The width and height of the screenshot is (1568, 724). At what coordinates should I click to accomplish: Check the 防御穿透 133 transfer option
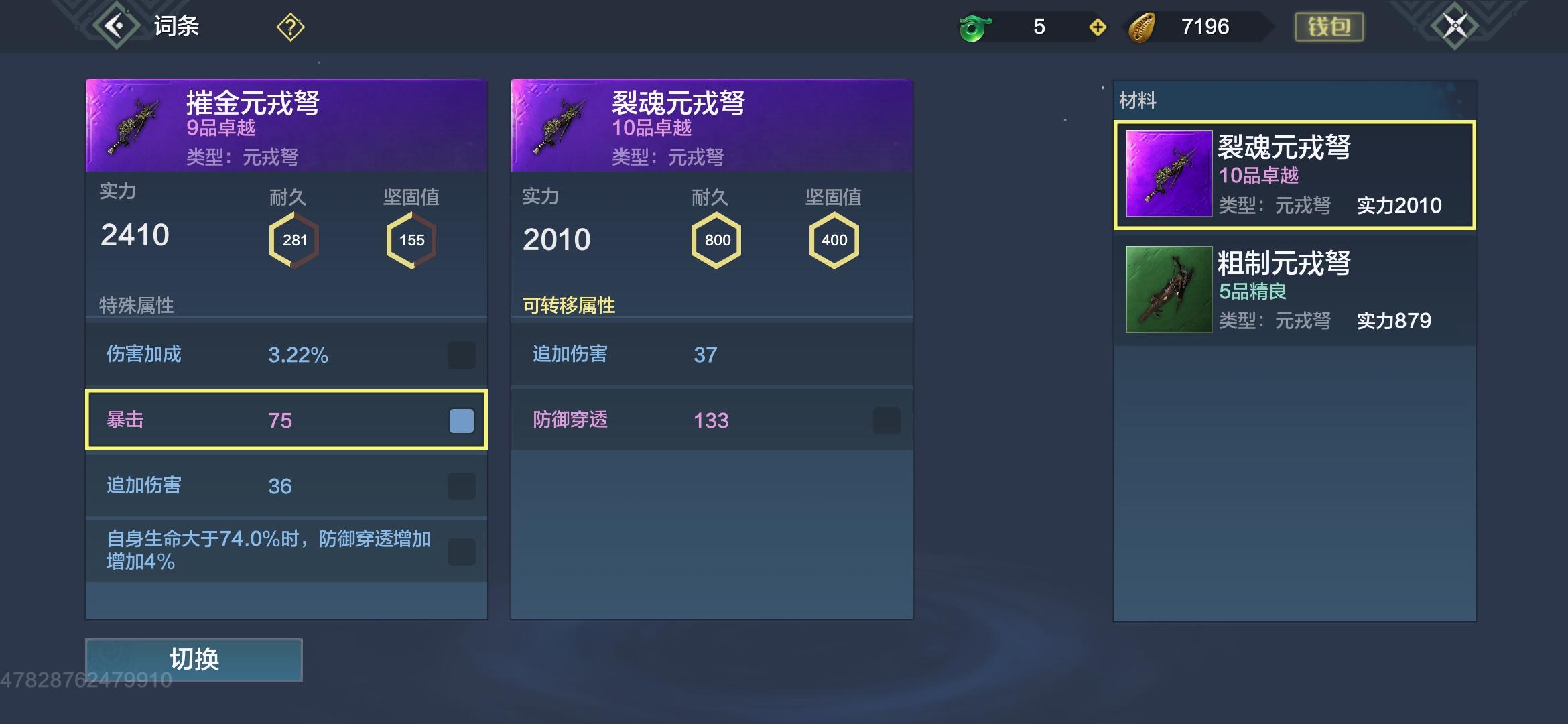coord(886,420)
